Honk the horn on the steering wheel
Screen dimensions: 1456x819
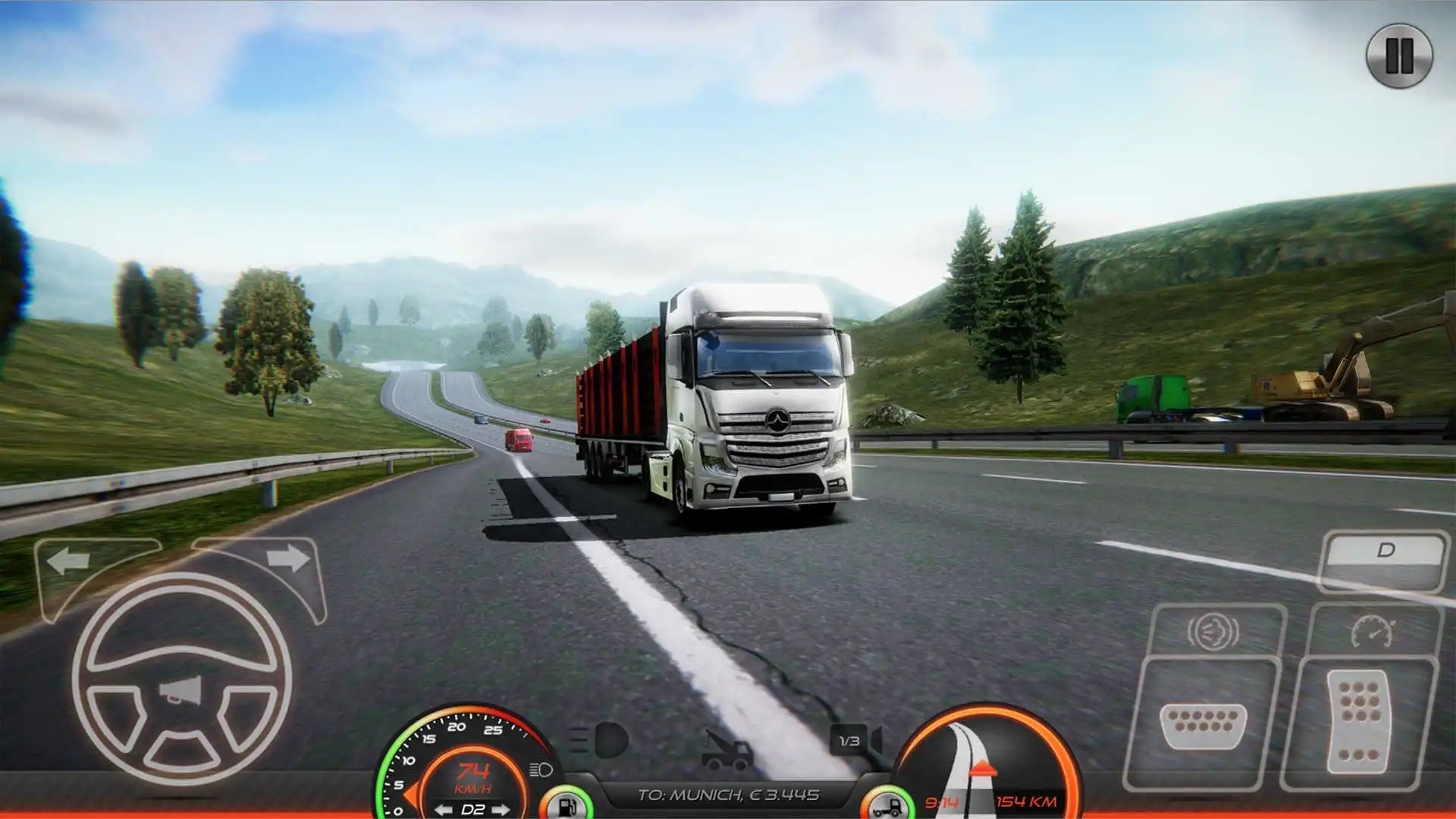click(182, 690)
